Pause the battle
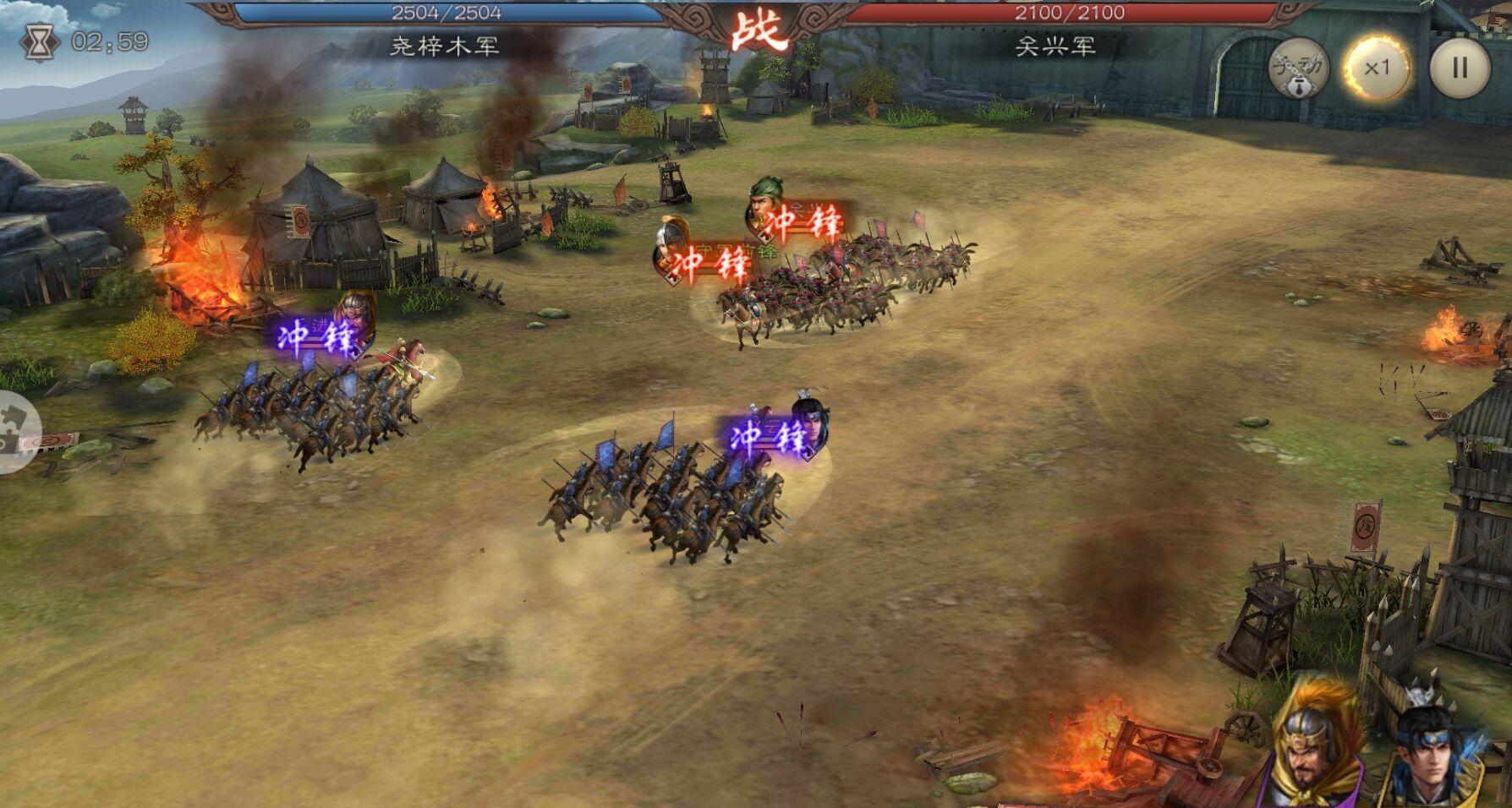The width and height of the screenshot is (1512, 808). click(x=1460, y=68)
